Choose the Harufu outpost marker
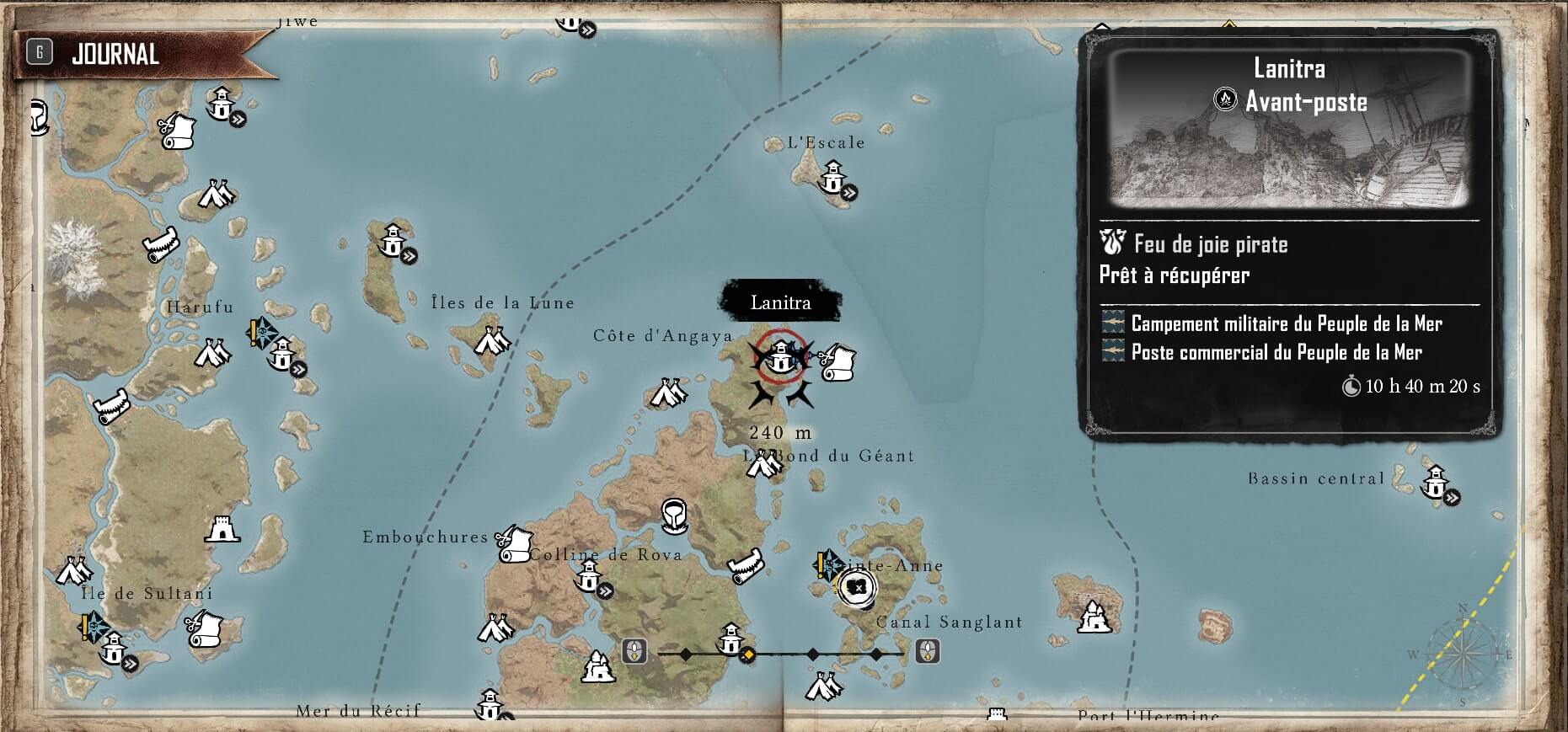This screenshot has height=732, width=1568. click(x=281, y=355)
